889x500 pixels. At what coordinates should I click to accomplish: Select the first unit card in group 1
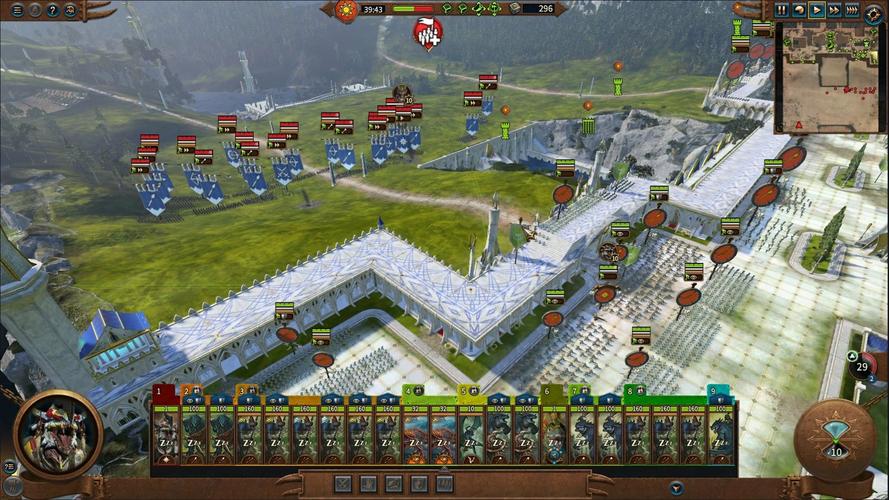[165, 432]
